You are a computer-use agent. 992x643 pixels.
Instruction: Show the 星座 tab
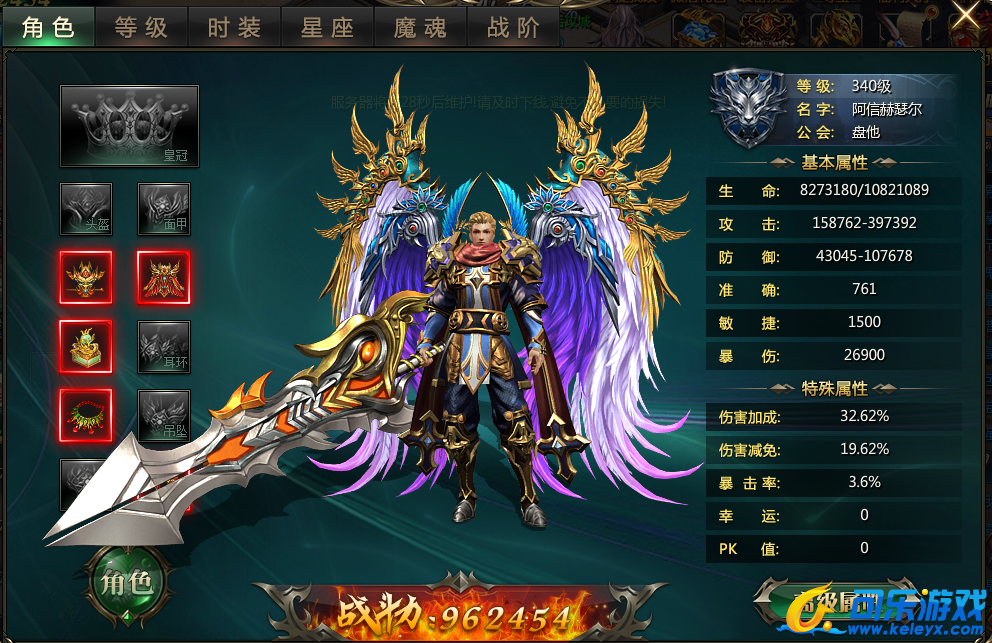pyautogui.click(x=328, y=27)
